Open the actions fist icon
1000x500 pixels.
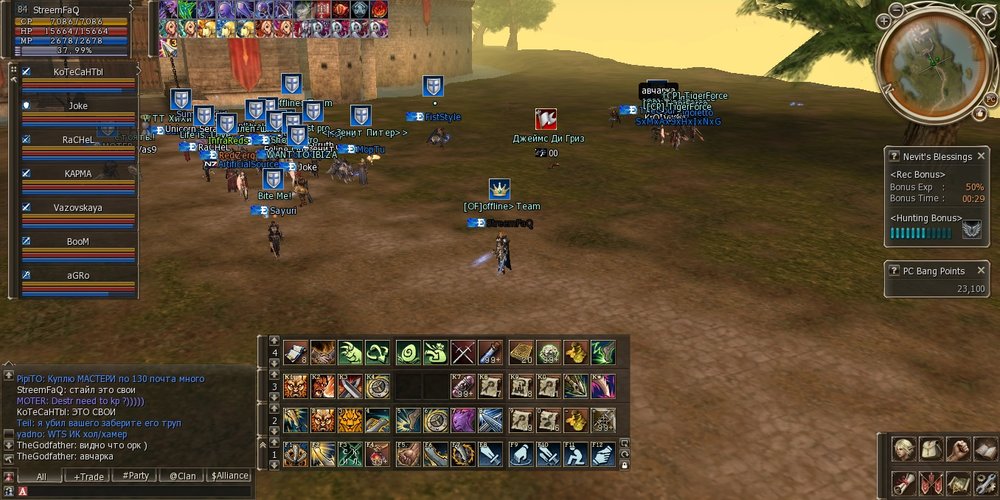[958, 449]
